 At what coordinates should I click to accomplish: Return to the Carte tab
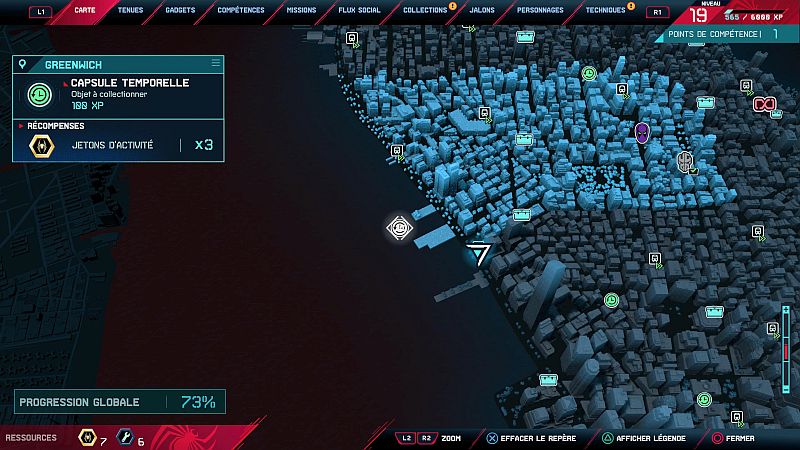click(x=84, y=11)
